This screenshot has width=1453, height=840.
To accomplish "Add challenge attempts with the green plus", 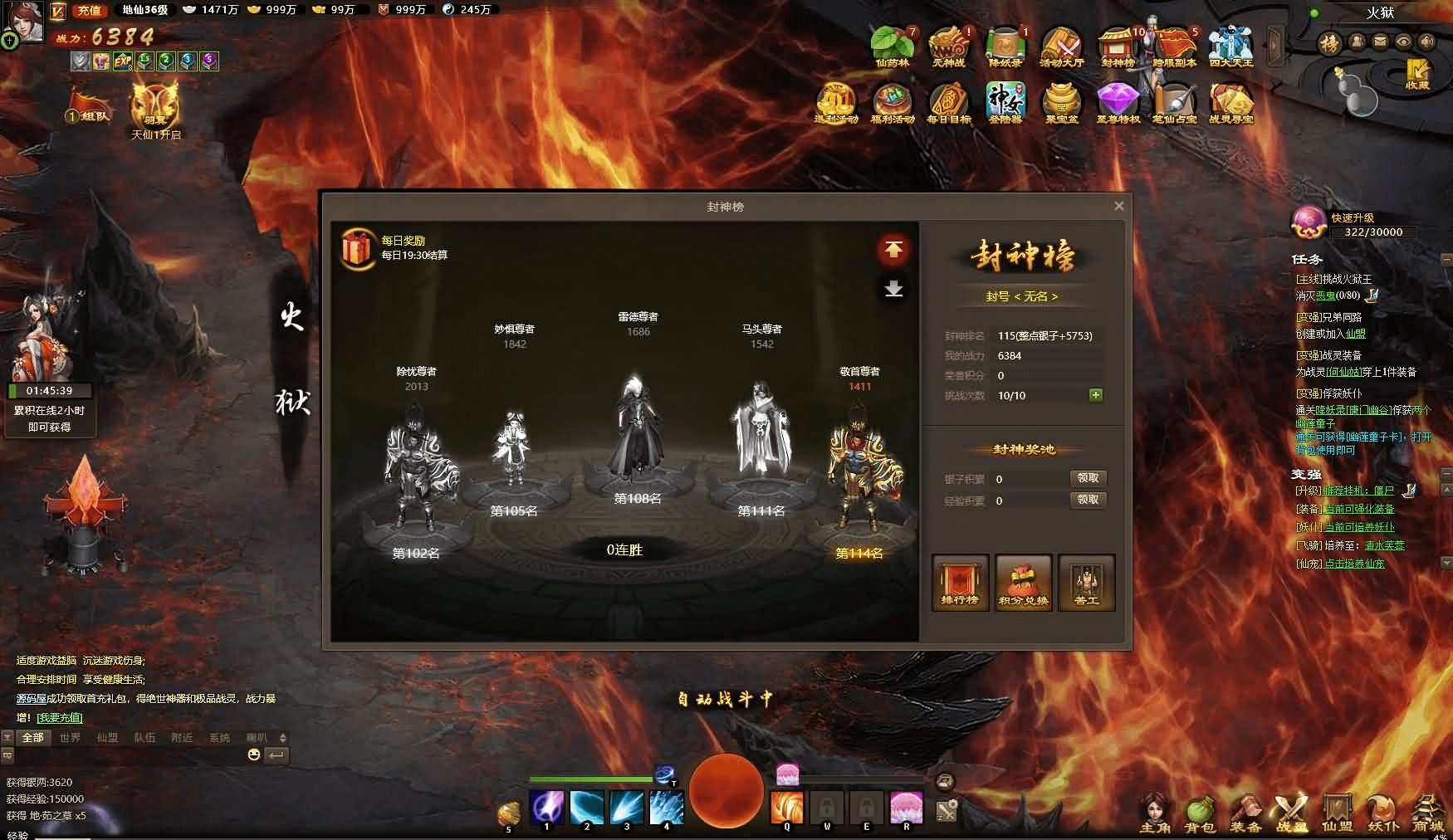I will click(x=1096, y=395).
